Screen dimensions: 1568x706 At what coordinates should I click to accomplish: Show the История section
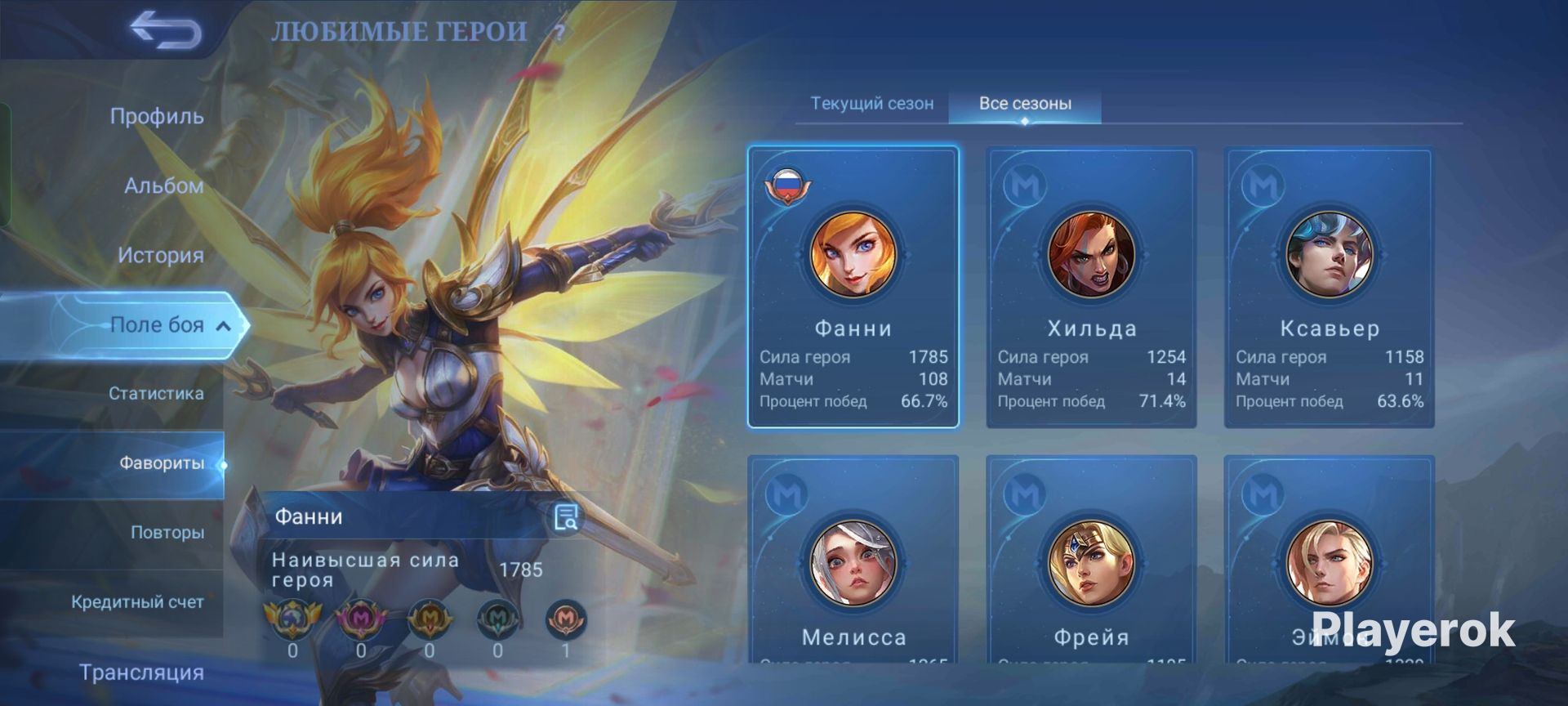tap(160, 255)
